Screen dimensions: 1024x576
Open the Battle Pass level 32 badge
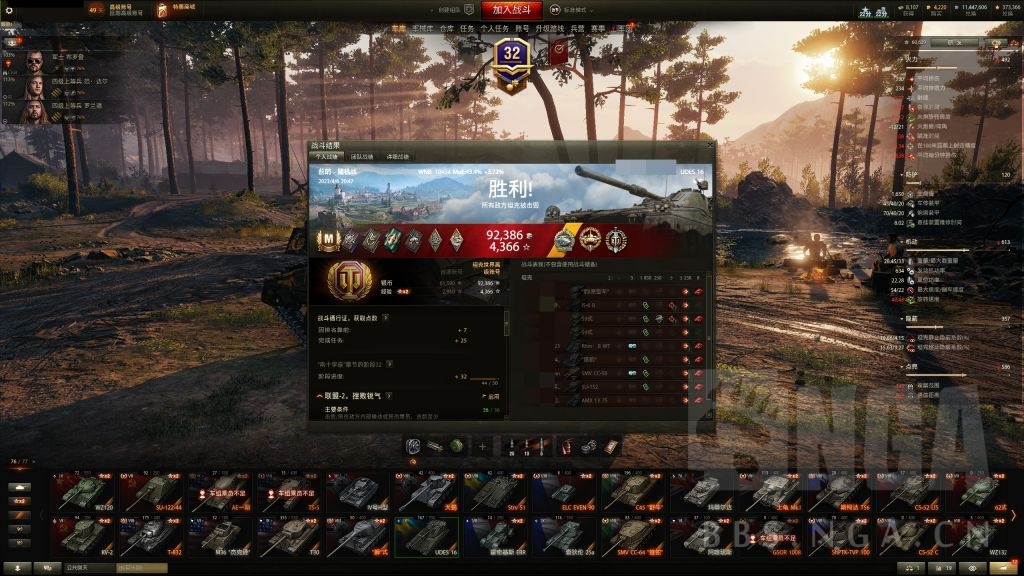tap(513, 55)
